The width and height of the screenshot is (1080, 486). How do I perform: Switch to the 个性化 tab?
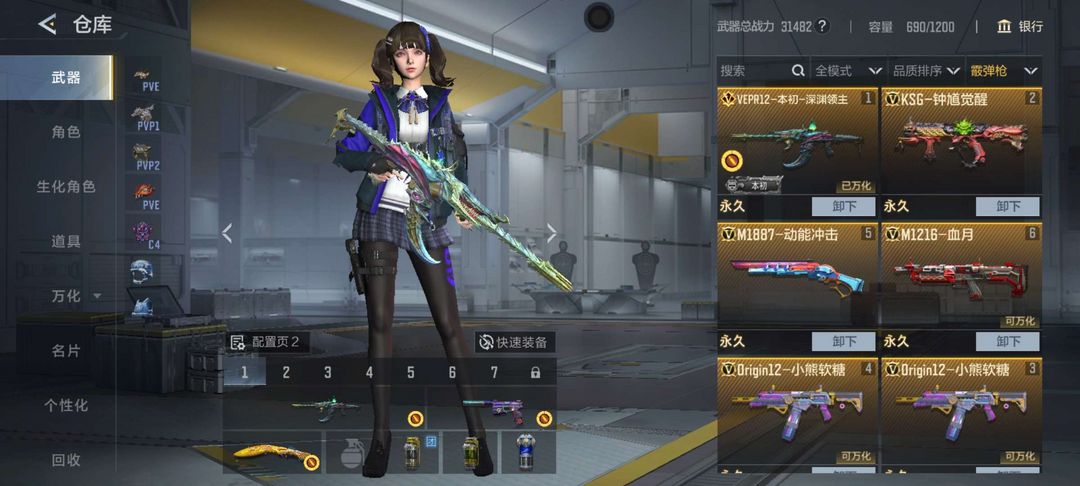pos(66,405)
